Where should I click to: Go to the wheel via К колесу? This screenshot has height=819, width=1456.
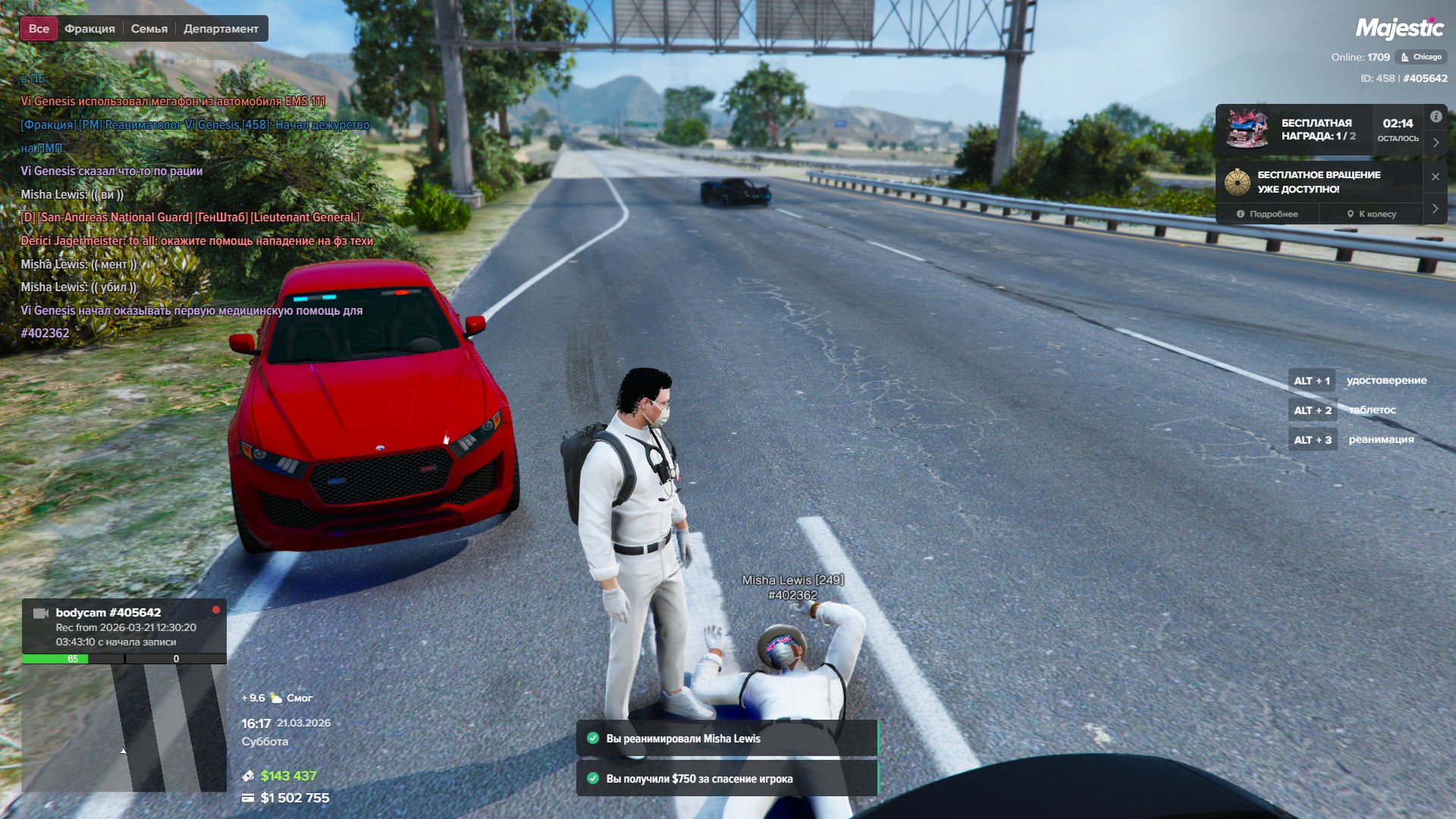click(x=1372, y=214)
